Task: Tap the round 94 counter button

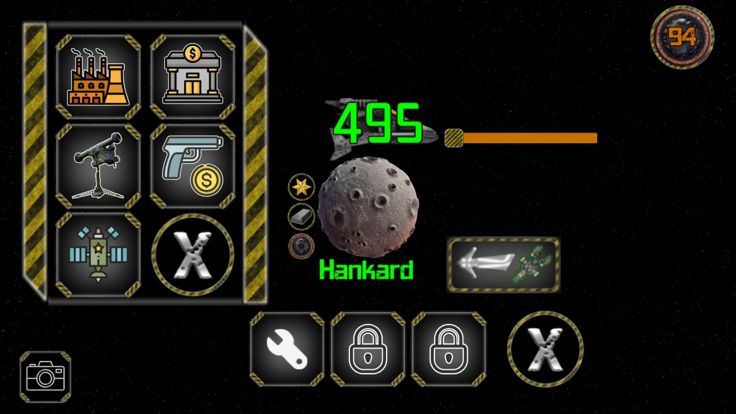Action: point(682,38)
